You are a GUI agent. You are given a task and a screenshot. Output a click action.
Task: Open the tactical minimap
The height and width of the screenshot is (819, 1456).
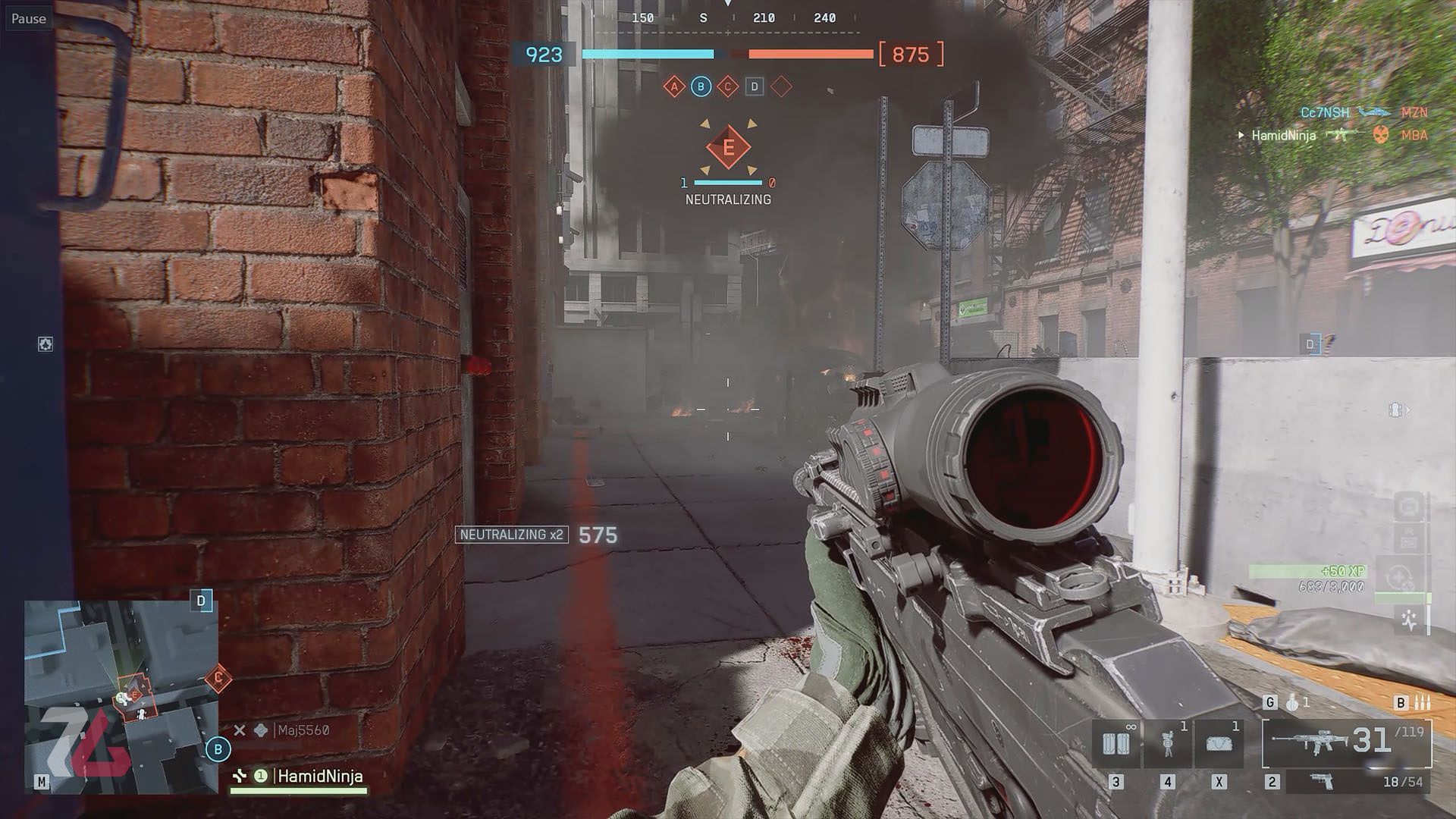121,696
